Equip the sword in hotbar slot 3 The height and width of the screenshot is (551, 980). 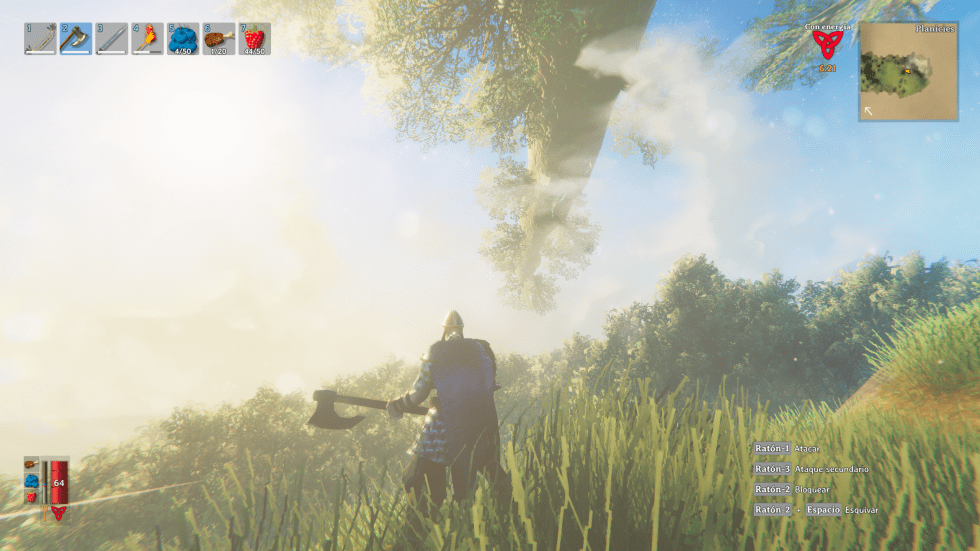112,39
